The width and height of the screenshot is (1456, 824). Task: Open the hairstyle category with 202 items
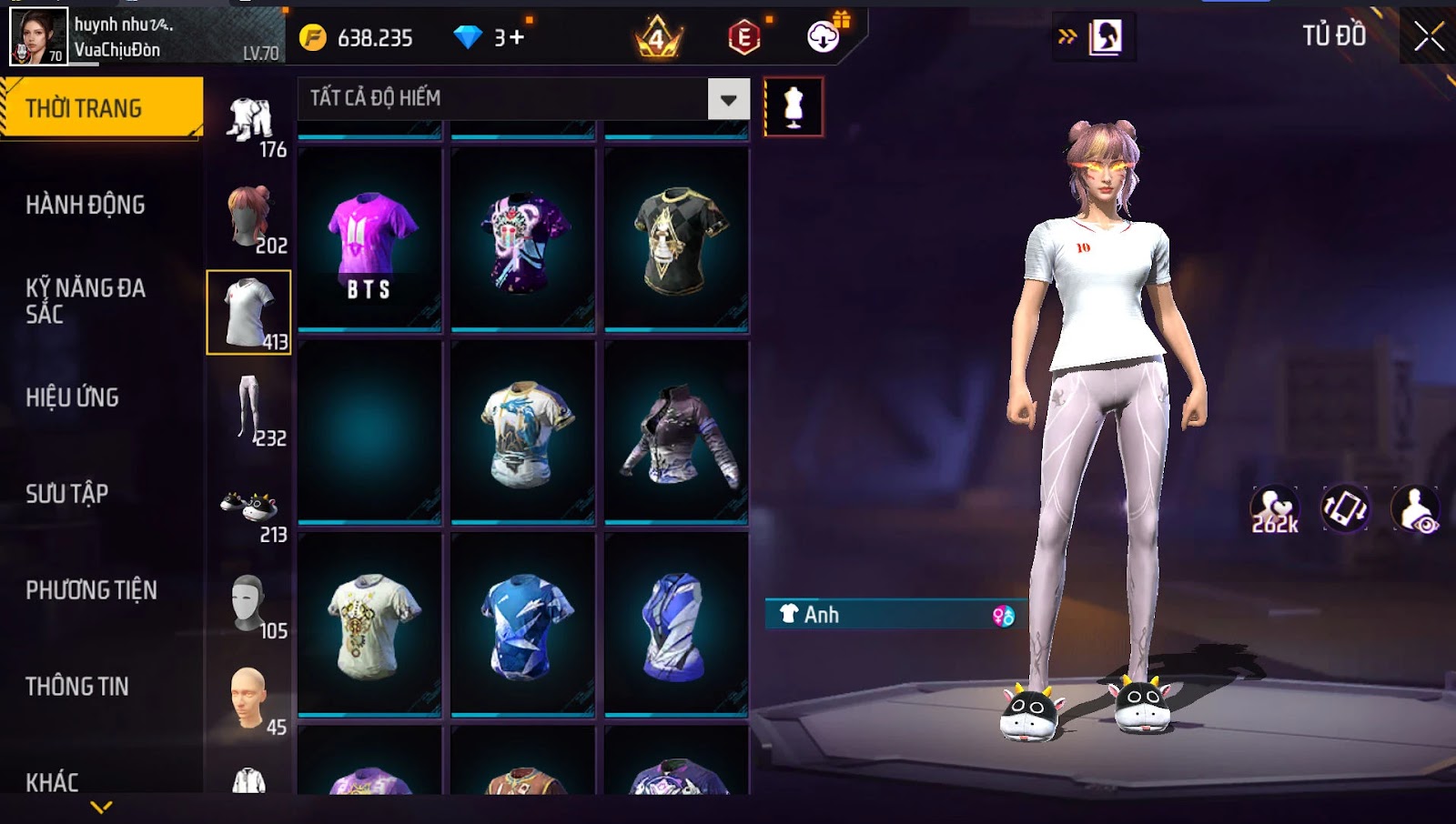249,218
